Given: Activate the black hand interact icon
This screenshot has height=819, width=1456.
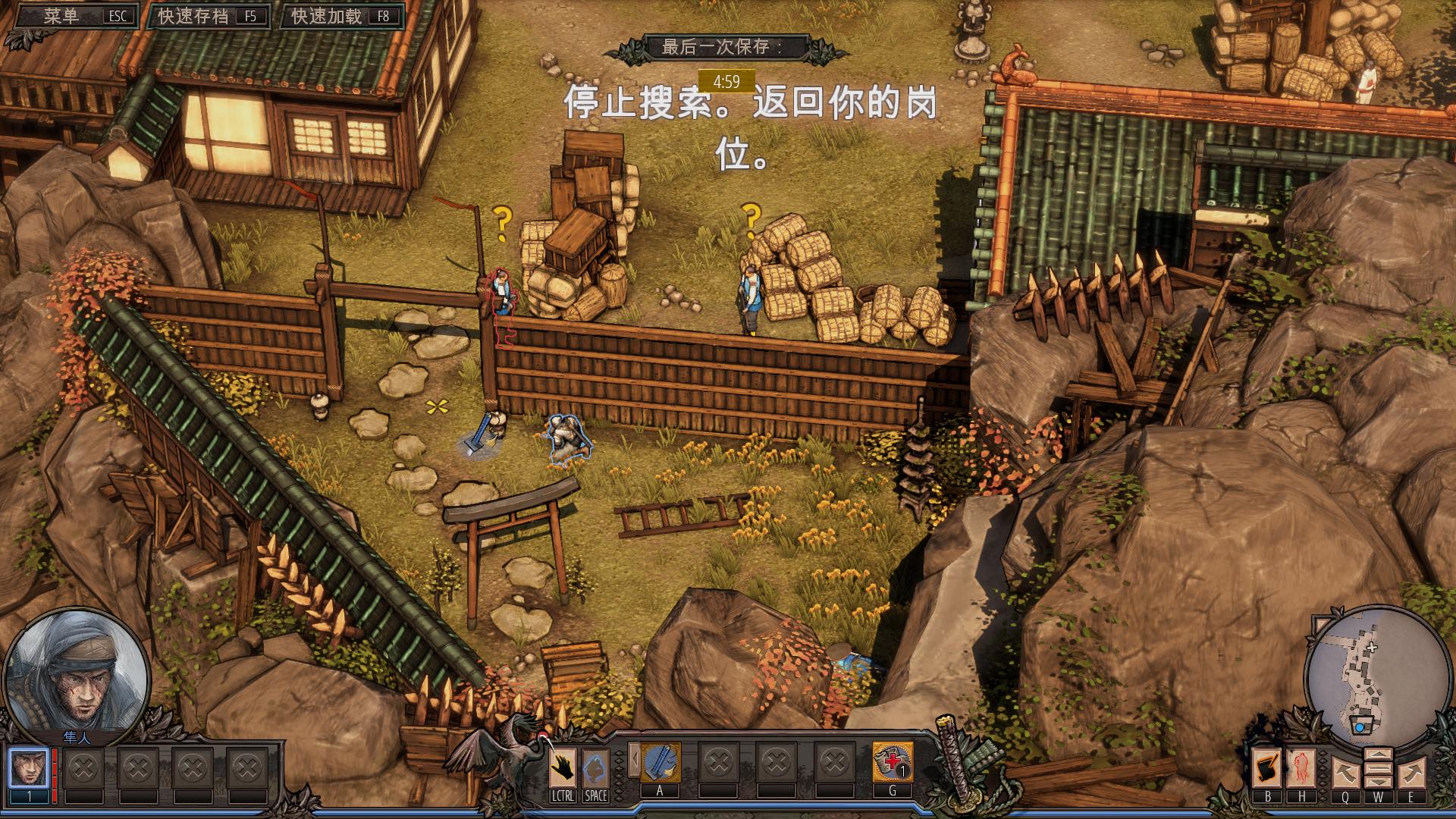Looking at the screenshot, I should coord(562,767).
